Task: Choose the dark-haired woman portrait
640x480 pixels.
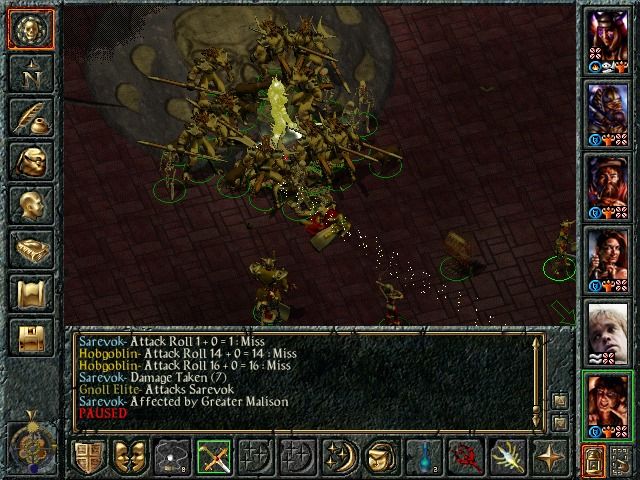Action: pyautogui.click(x=607, y=257)
